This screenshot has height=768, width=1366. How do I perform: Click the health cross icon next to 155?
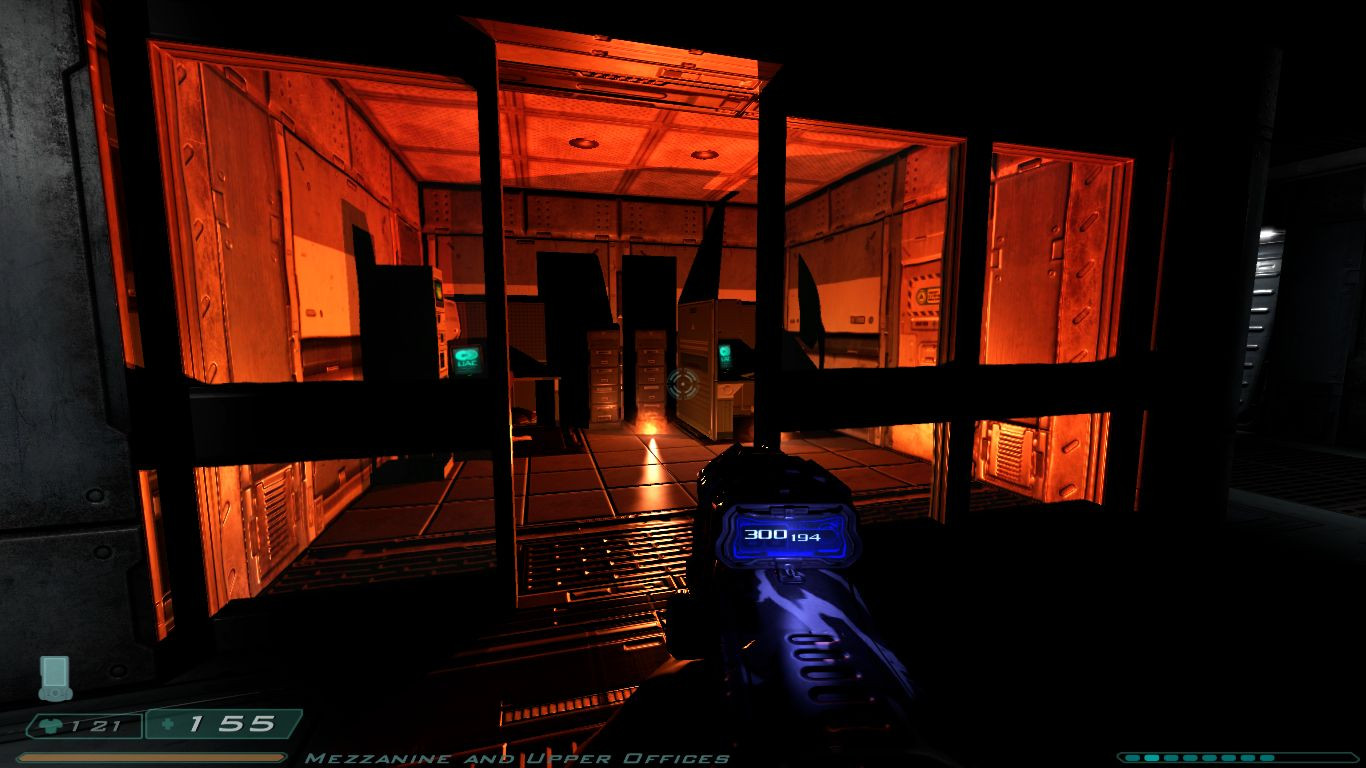168,725
